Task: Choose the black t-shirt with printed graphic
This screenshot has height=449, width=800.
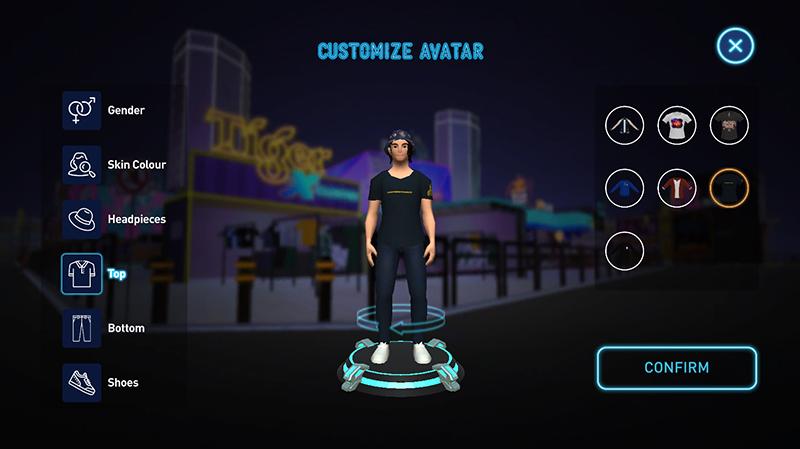Action: [729, 125]
